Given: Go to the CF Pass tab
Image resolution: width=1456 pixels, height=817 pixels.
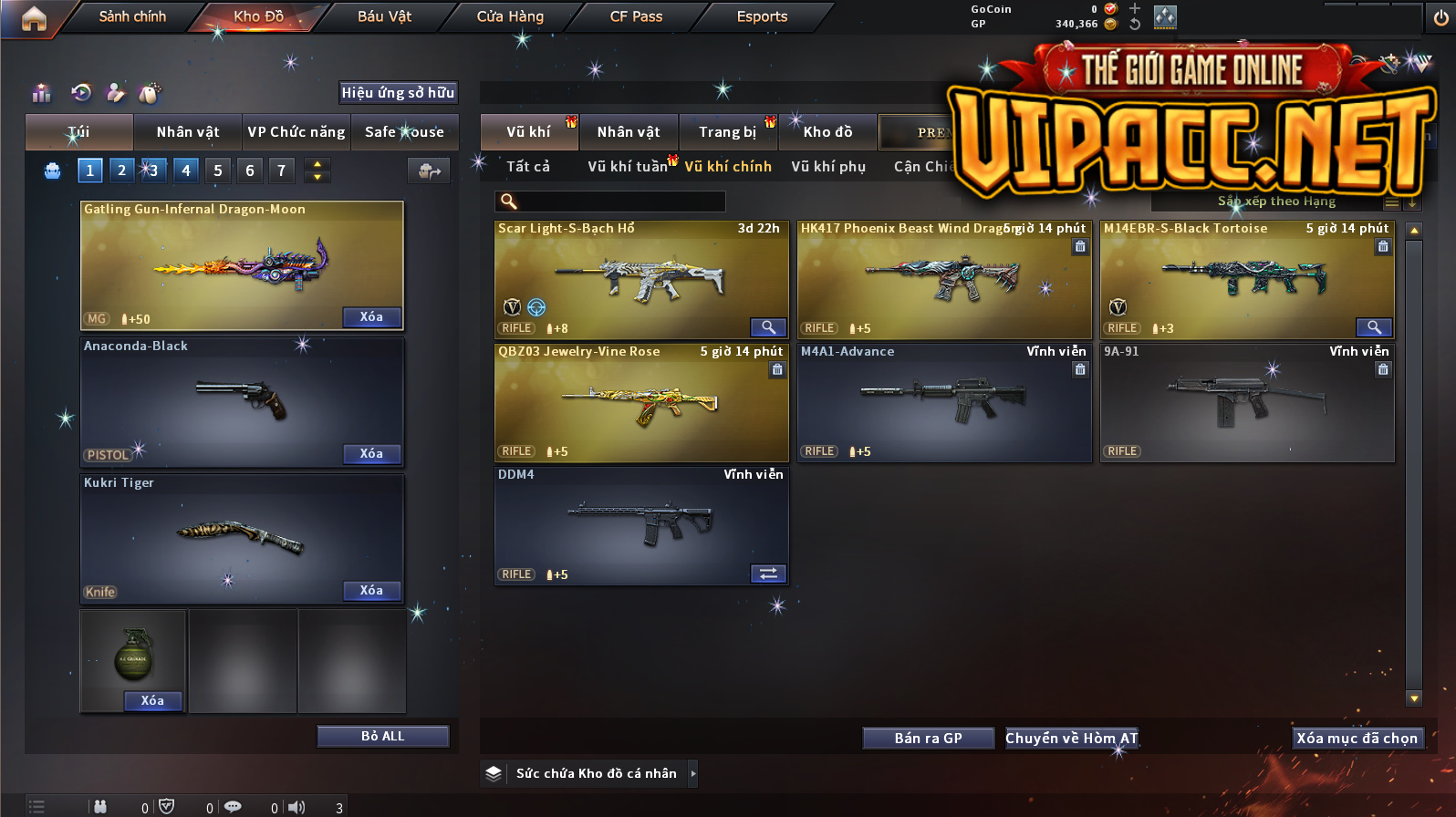Looking at the screenshot, I should pyautogui.click(x=636, y=16).
